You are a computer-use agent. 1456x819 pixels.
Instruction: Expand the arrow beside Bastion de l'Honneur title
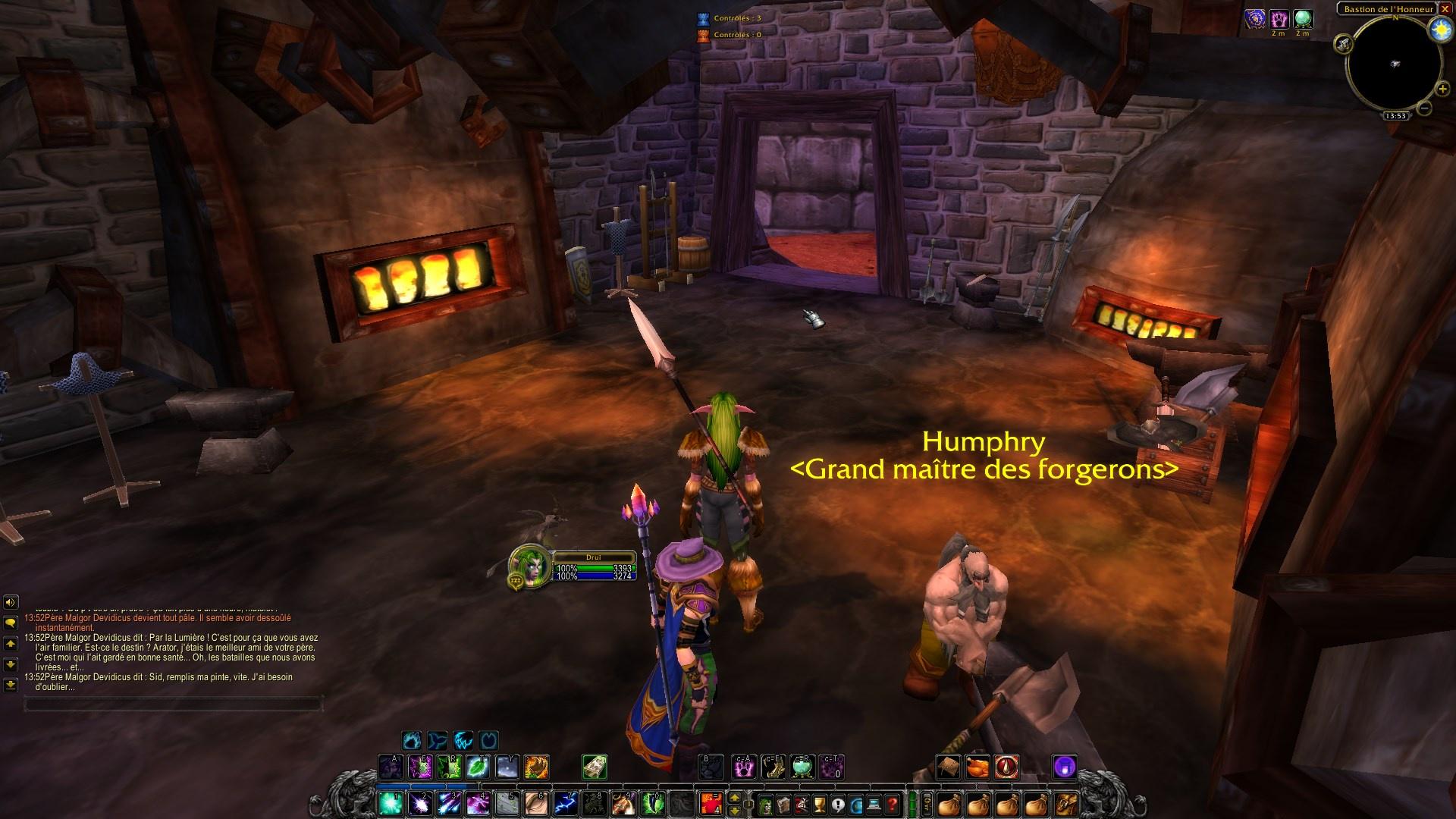[x=1438, y=4]
